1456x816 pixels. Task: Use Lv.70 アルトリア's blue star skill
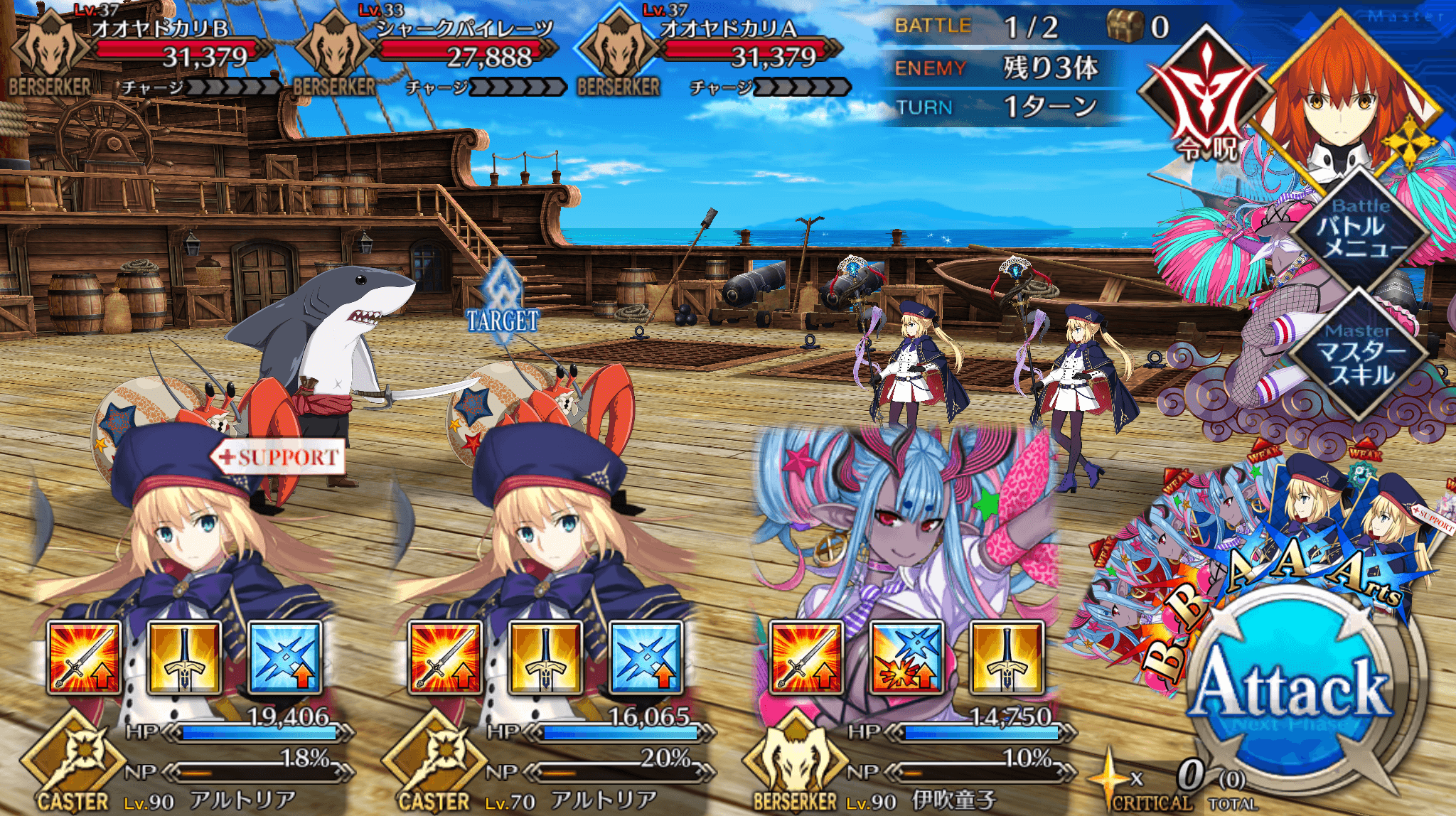646,657
